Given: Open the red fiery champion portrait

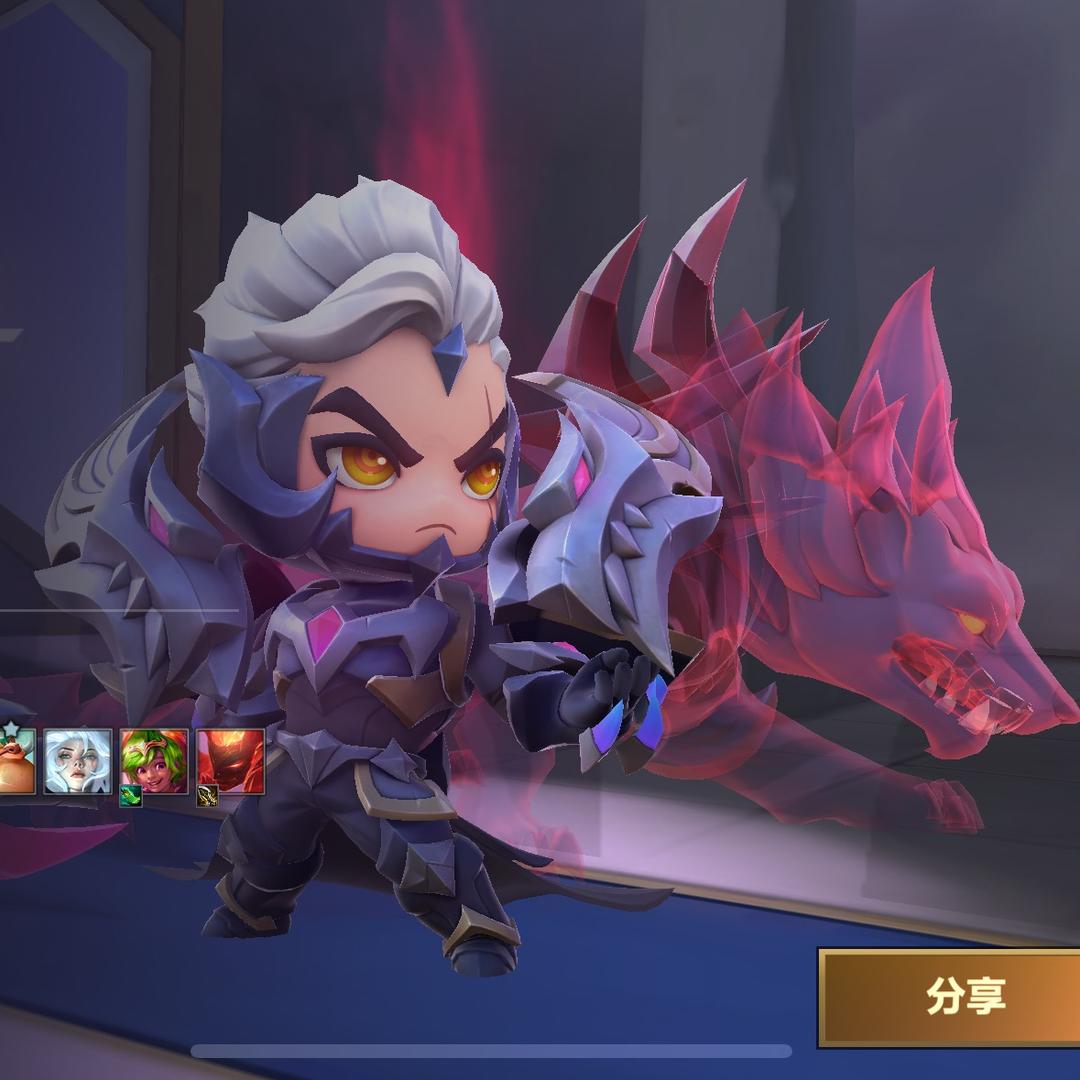Looking at the screenshot, I should (231, 761).
